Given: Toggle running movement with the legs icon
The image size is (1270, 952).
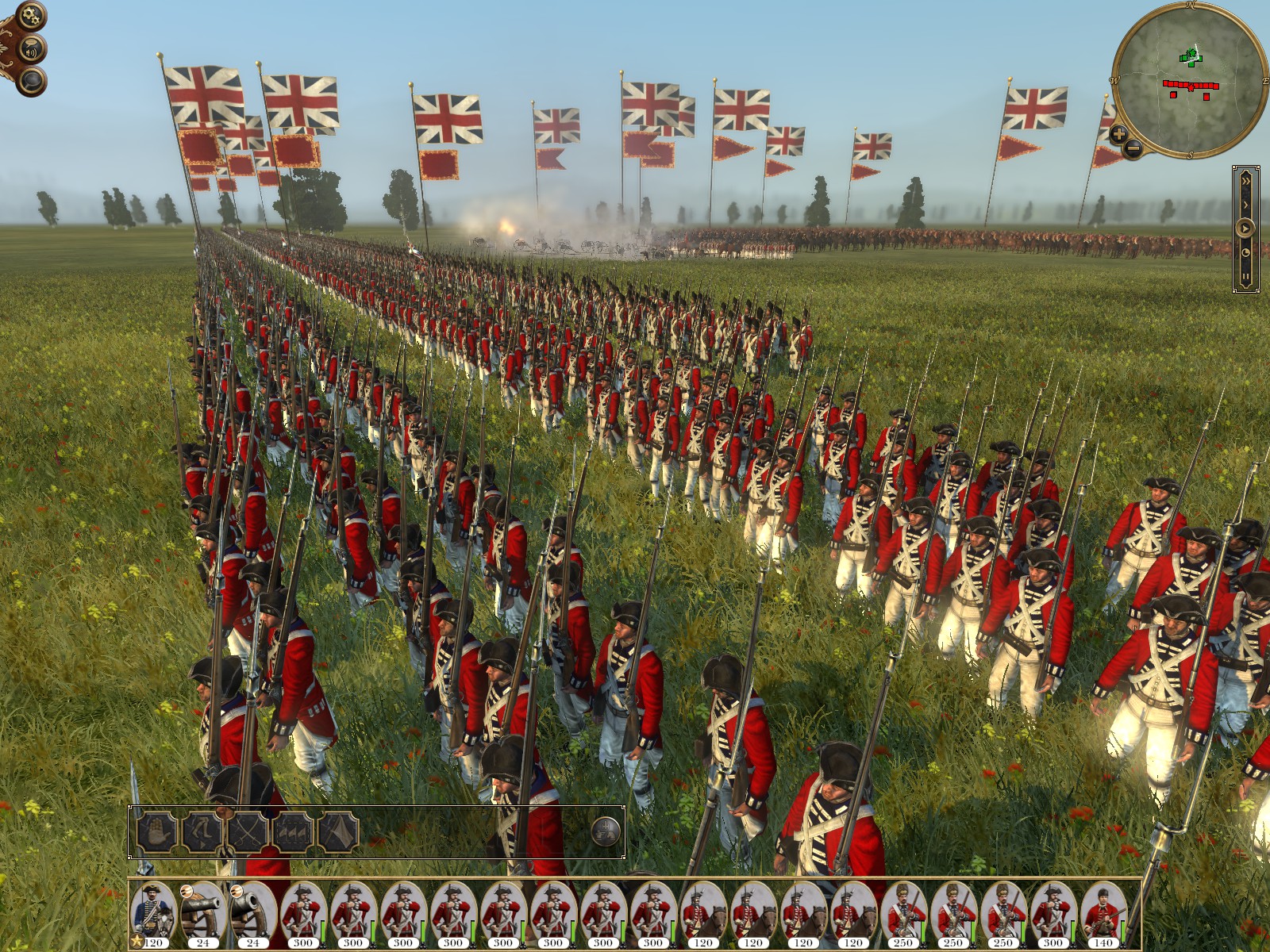Looking at the screenshot, I should 203,831.
